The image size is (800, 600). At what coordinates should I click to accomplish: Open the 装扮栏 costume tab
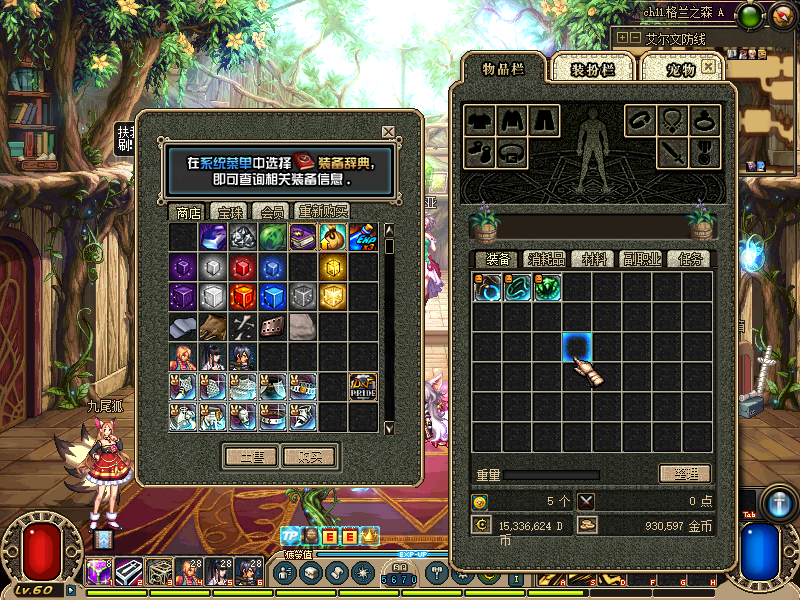coord(592,70)
